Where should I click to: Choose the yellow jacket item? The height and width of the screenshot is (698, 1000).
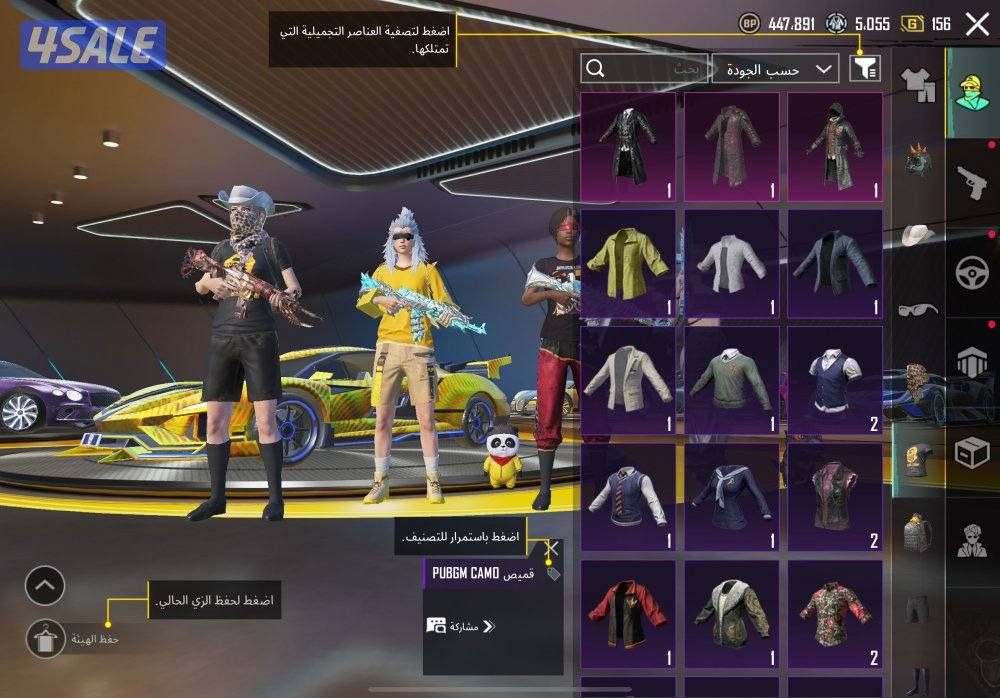[628, 263]
